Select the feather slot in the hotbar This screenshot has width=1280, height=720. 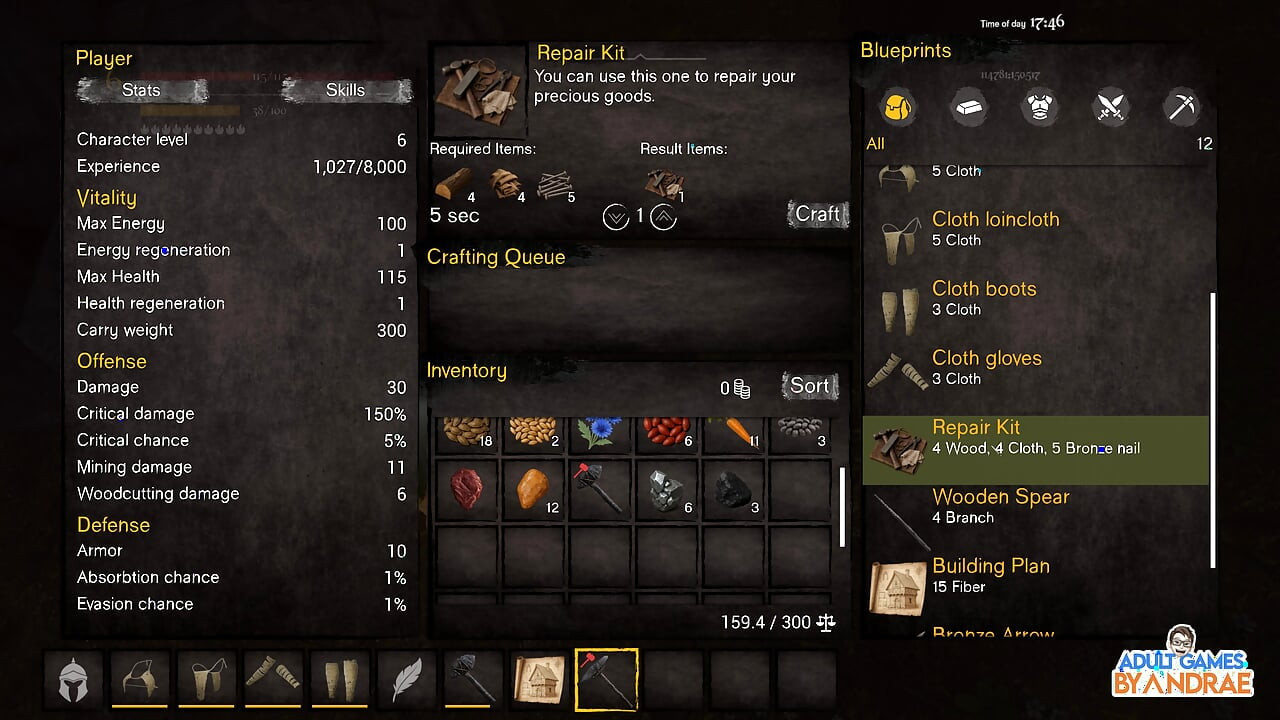pos(407,679)
